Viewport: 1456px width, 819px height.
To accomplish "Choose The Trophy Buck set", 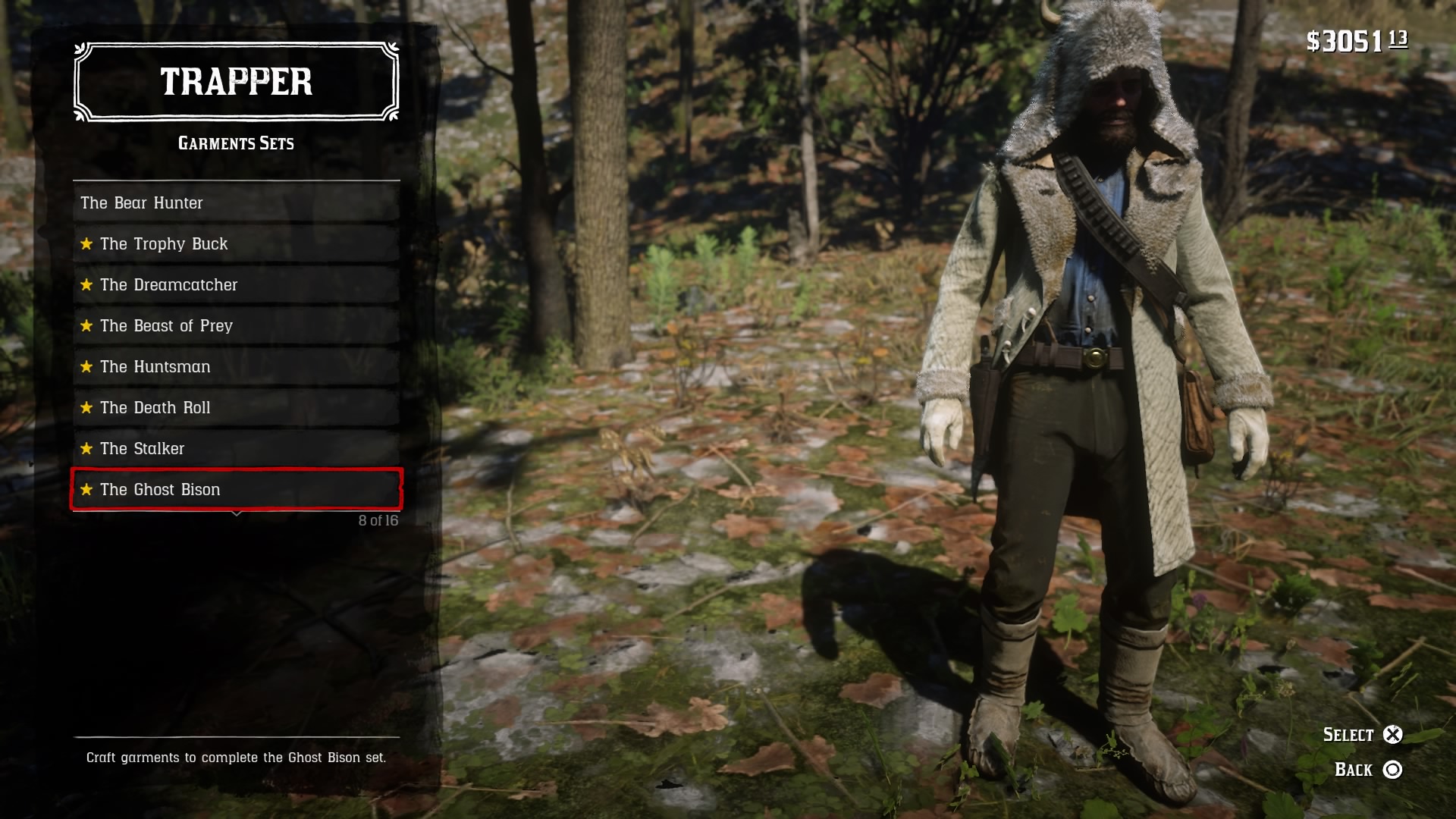I will pyautogui.click(x=236, y=244).
